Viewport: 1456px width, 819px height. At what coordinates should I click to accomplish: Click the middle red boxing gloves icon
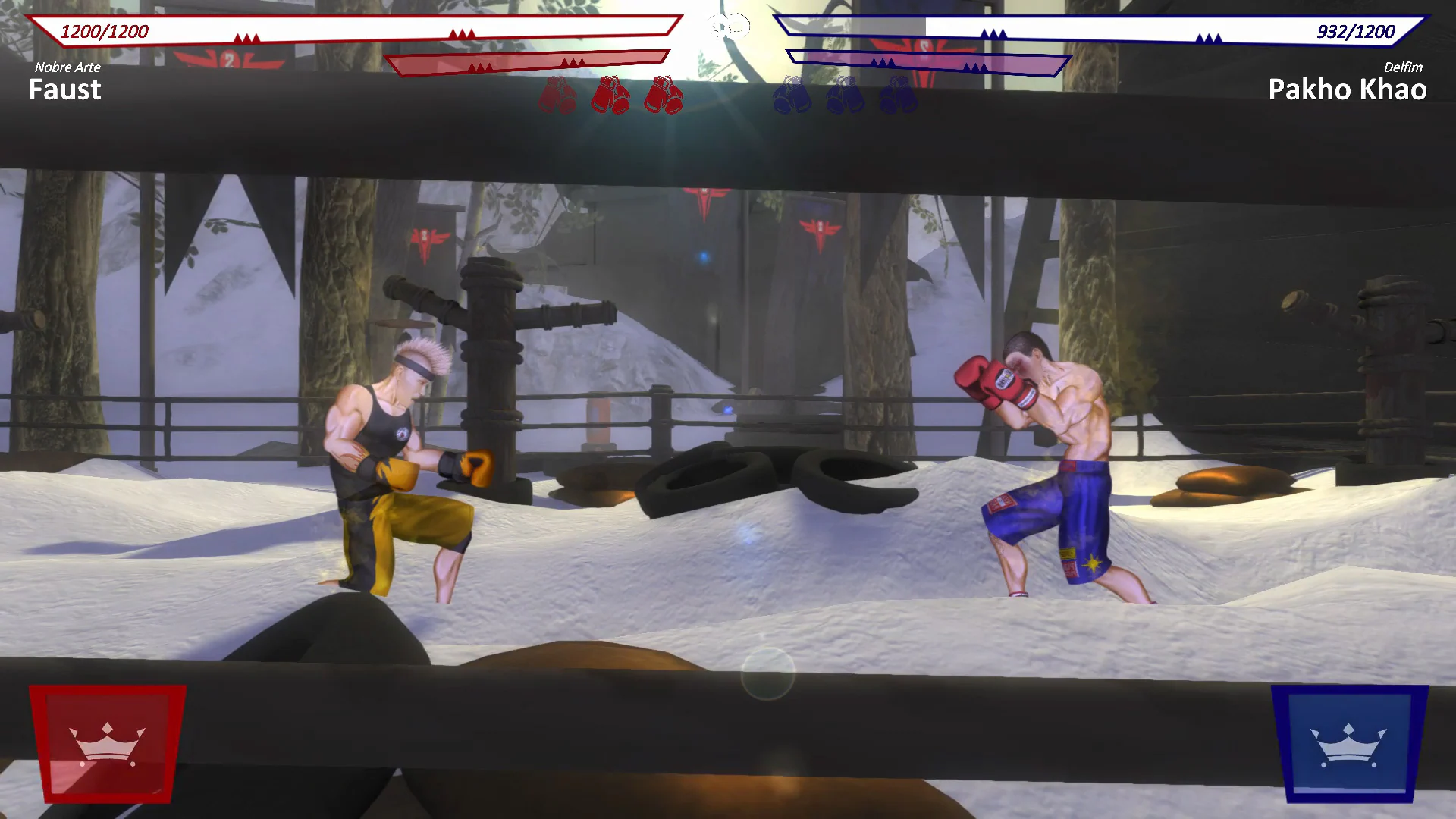[611, 93]
